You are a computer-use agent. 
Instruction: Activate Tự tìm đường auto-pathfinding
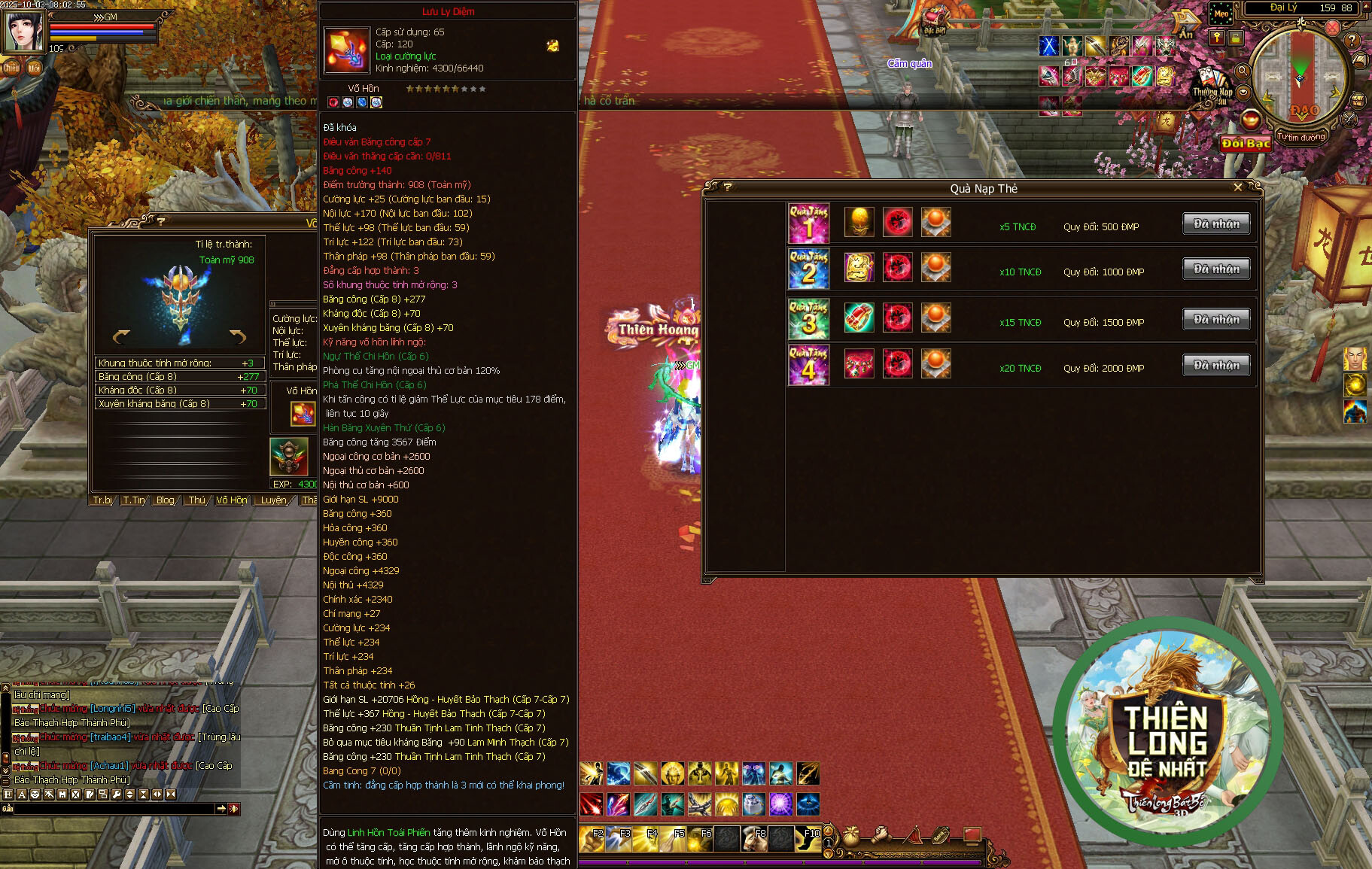click(x=1301, y=137)
